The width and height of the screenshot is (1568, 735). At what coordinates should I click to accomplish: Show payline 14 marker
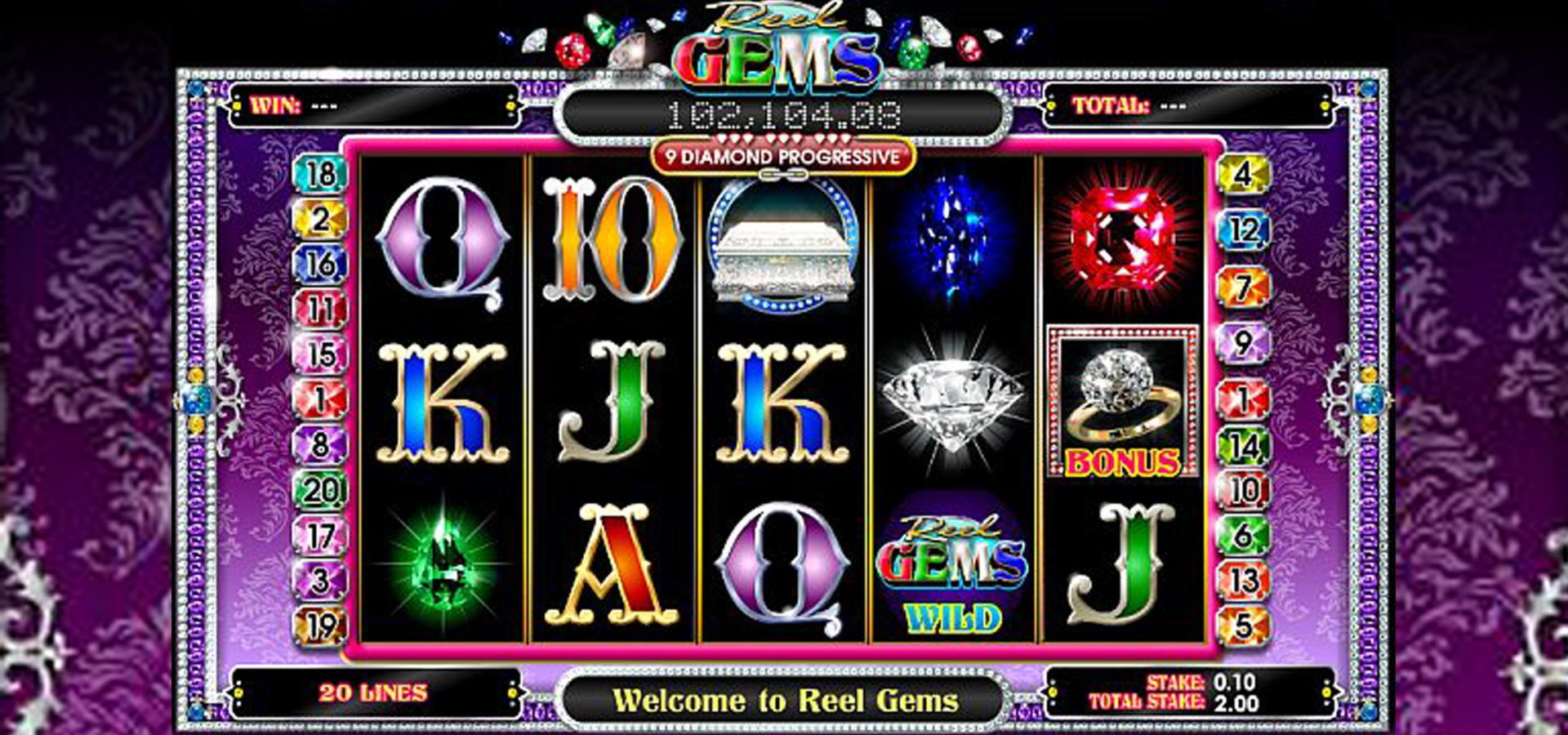pyautogui.click(x=1243, y=446)
